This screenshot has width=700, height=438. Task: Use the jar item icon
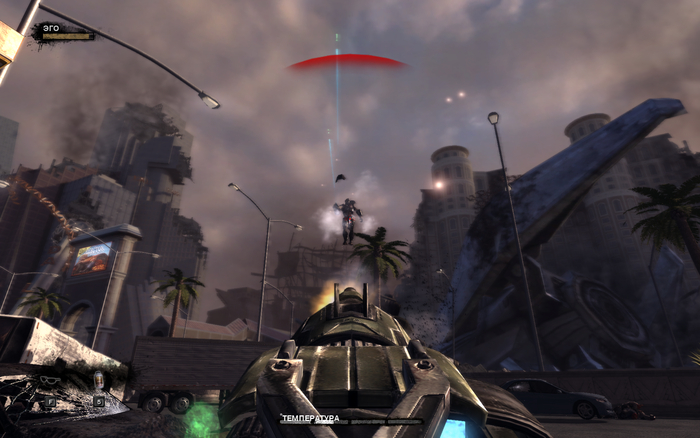98,380
